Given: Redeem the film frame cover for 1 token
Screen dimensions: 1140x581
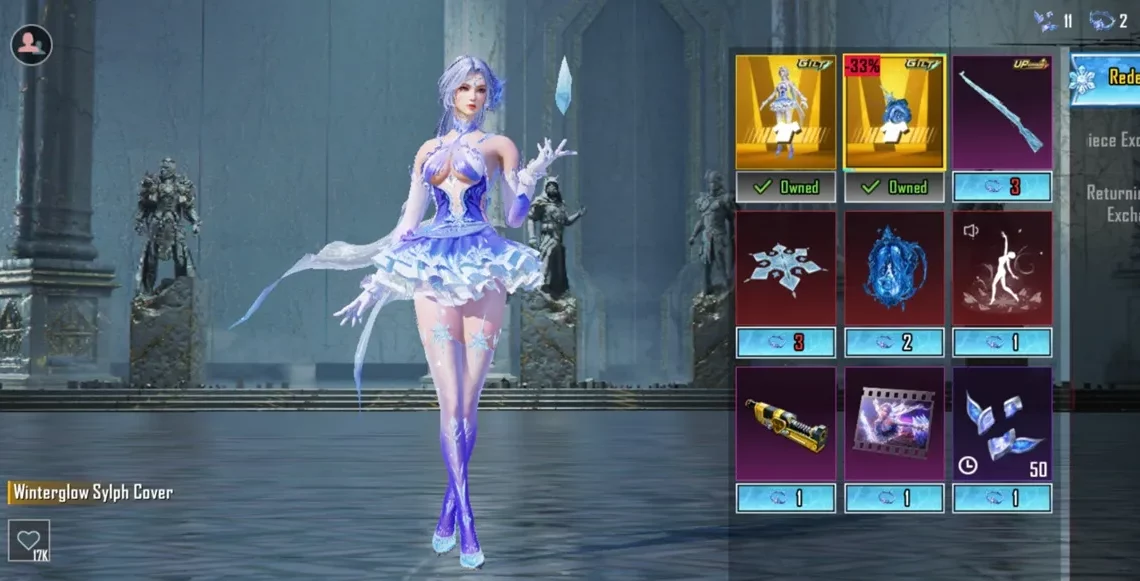Looking at the screenshot, I should click(894, 498).
